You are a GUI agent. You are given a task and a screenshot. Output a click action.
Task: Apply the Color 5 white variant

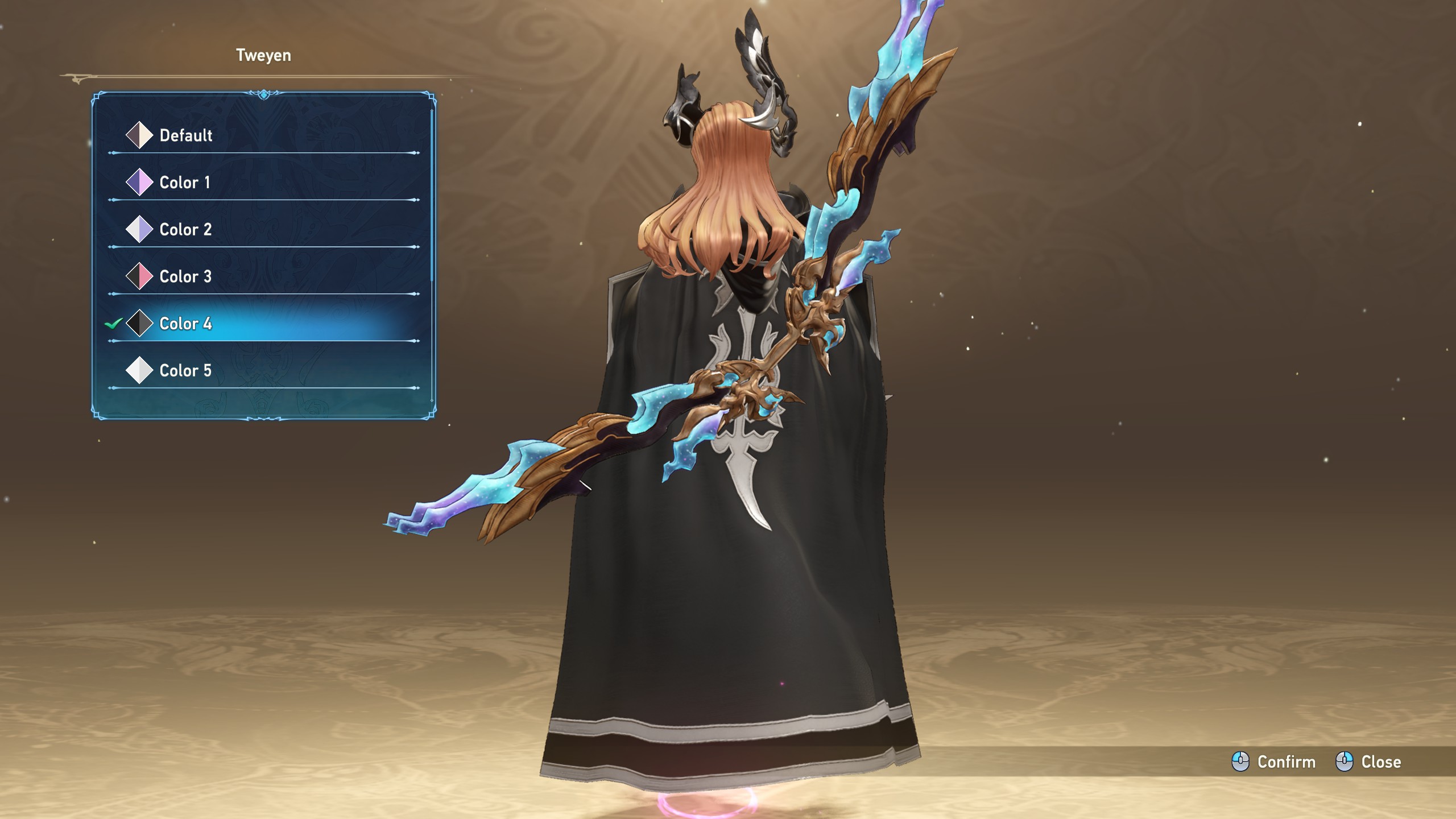[x=185, y=371]
